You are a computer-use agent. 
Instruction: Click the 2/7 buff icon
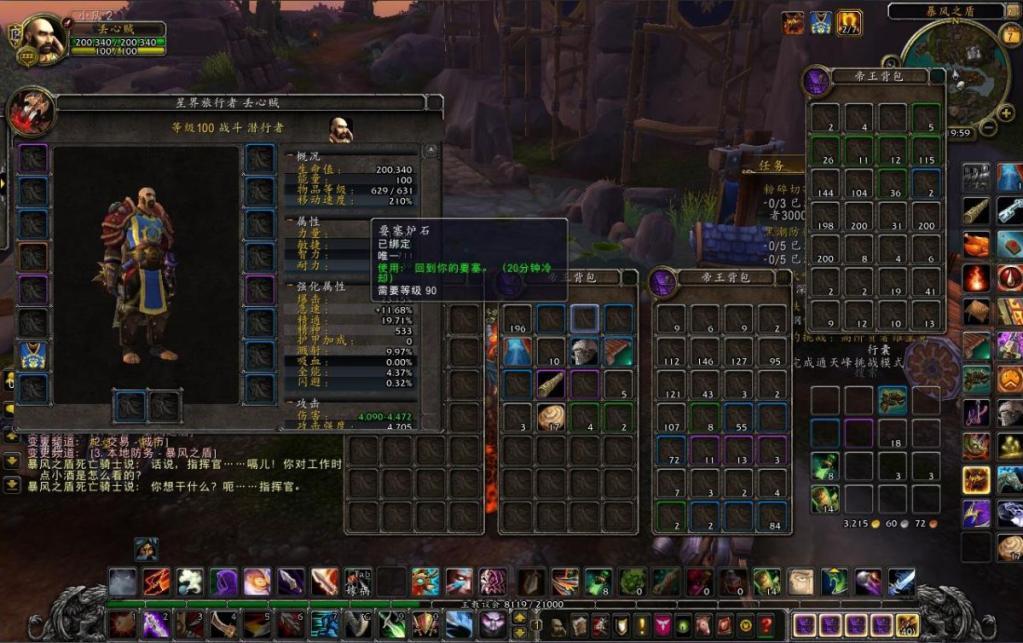tap(850, 22)
